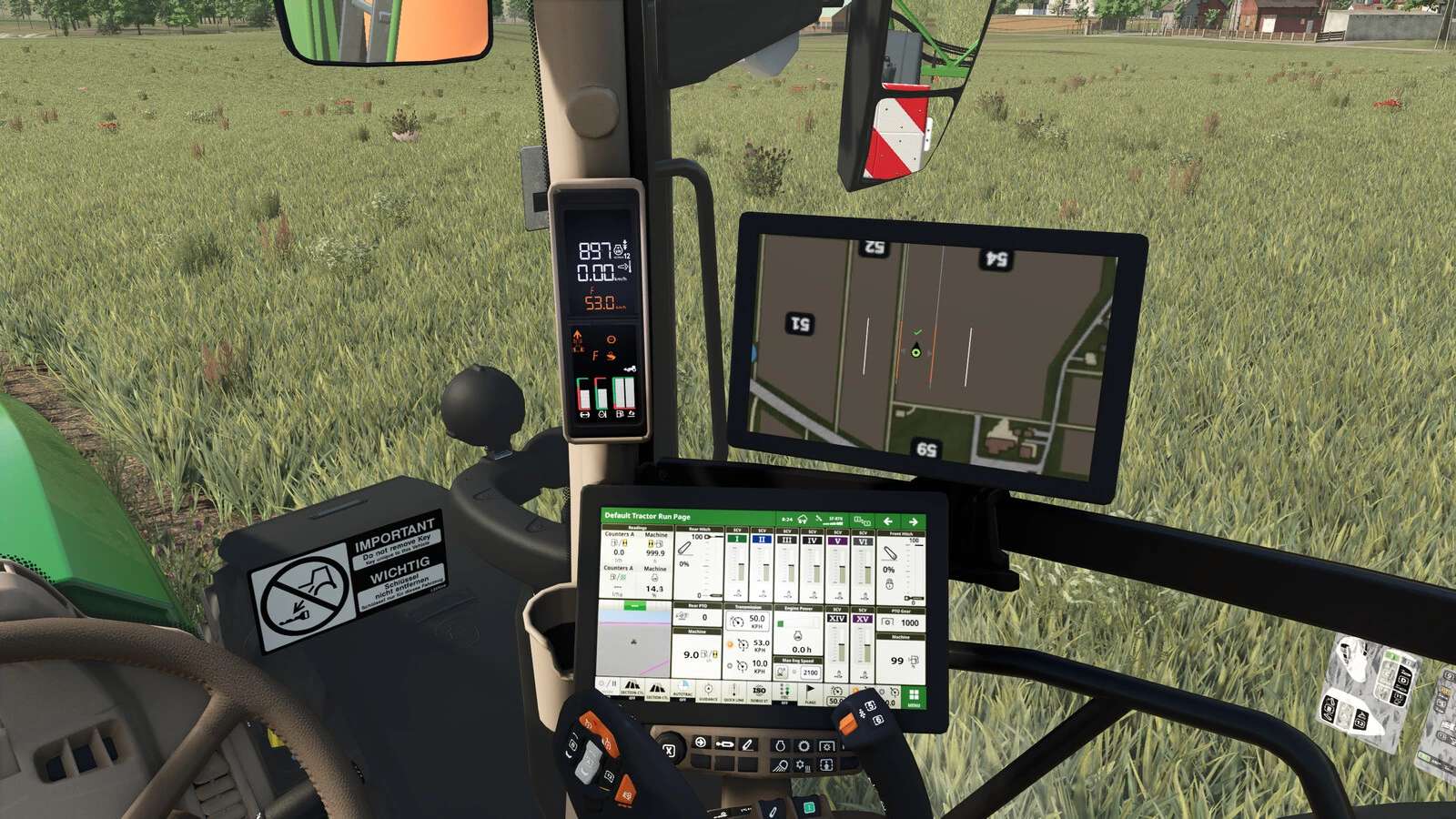Open the Engine Power panel header
Screen dimensions: 1456x819
coord(798,608)
